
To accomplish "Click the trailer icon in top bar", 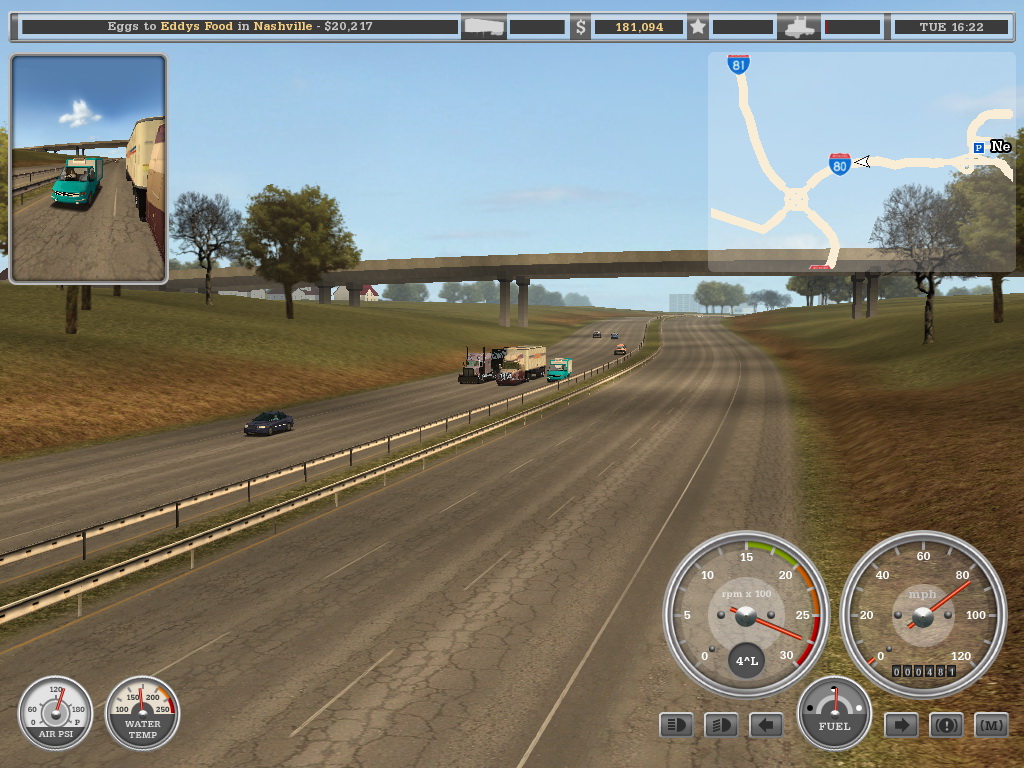I will (x=484, y=27).
